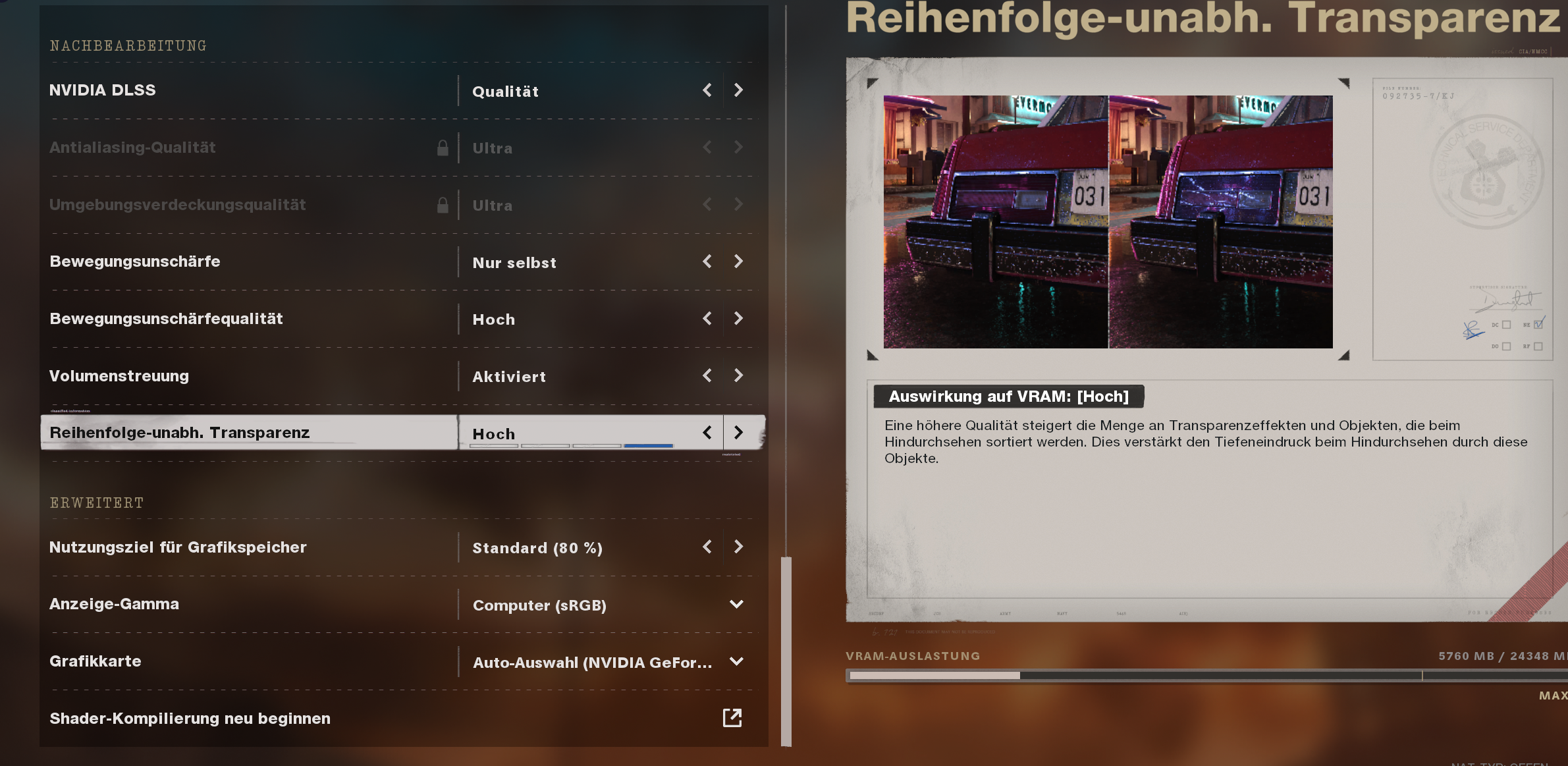Check the DC checkbox on the document
This screenshot has height=766, width=1568.
1507,325
